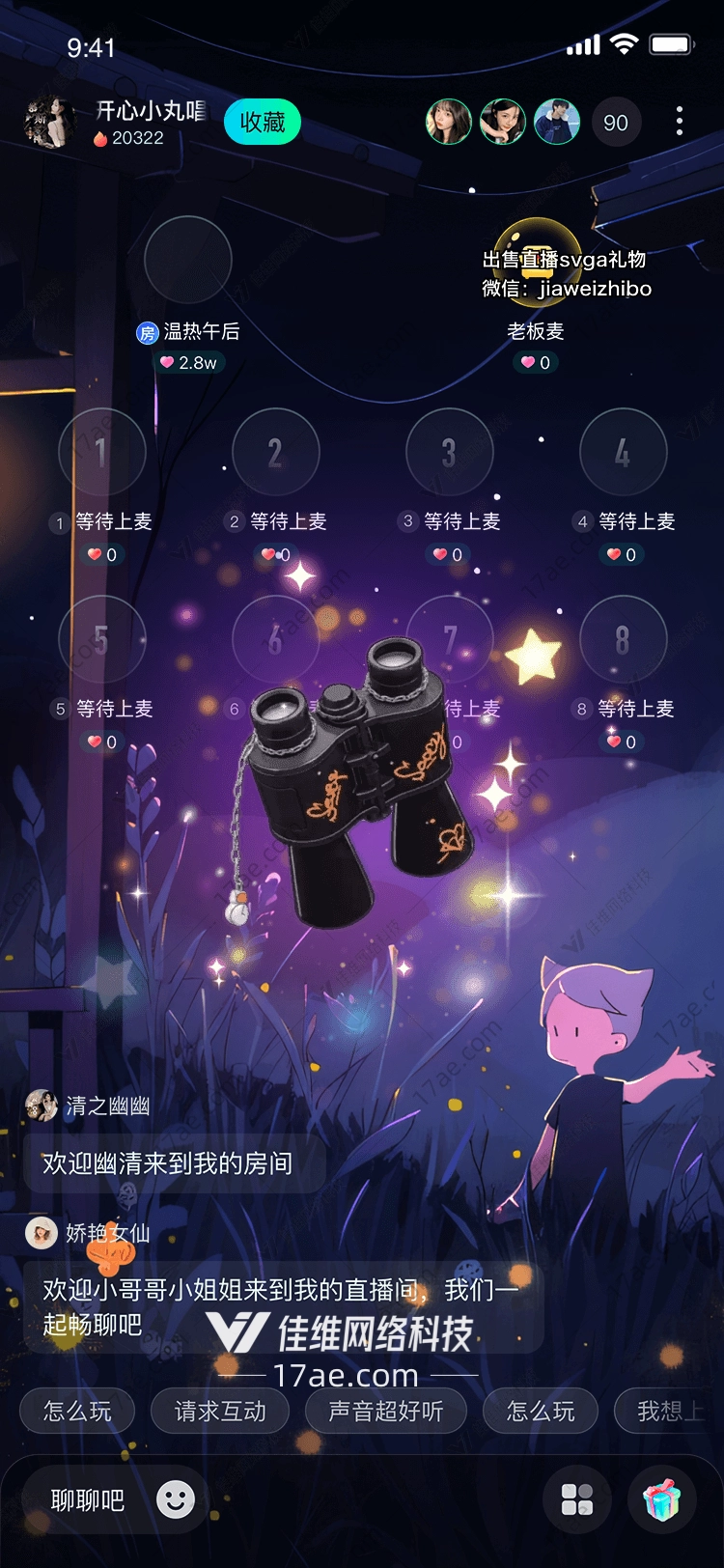Select mic seat number 3
Image resolution: width=724 pixels, height=1568 pixels.
point(449,451)
